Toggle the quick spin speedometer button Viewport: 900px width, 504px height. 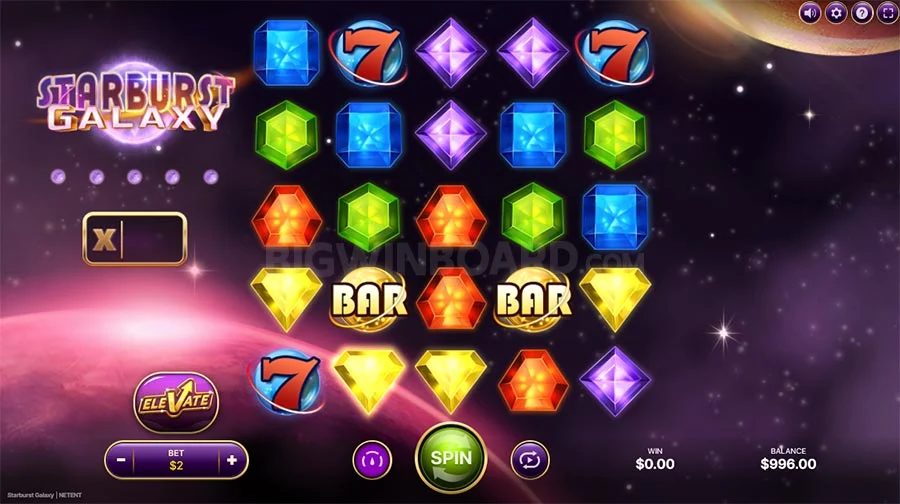pos(371,460)
